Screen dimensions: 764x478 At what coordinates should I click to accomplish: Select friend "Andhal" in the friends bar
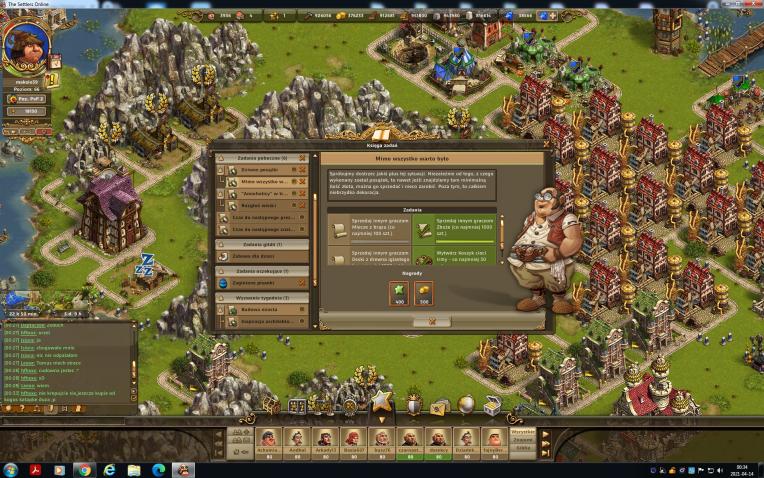(x=295, y=438)
